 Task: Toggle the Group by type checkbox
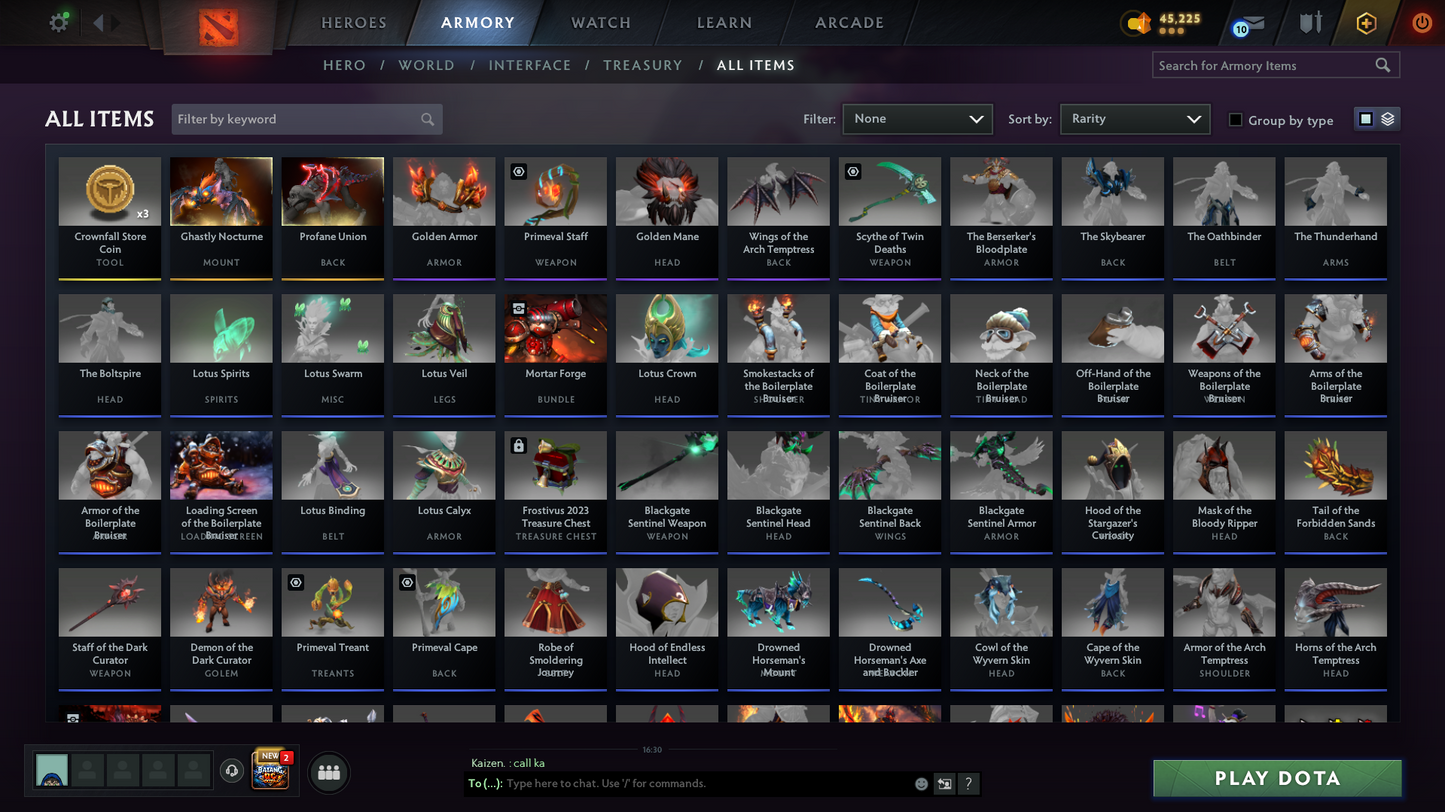point(1236,120)
